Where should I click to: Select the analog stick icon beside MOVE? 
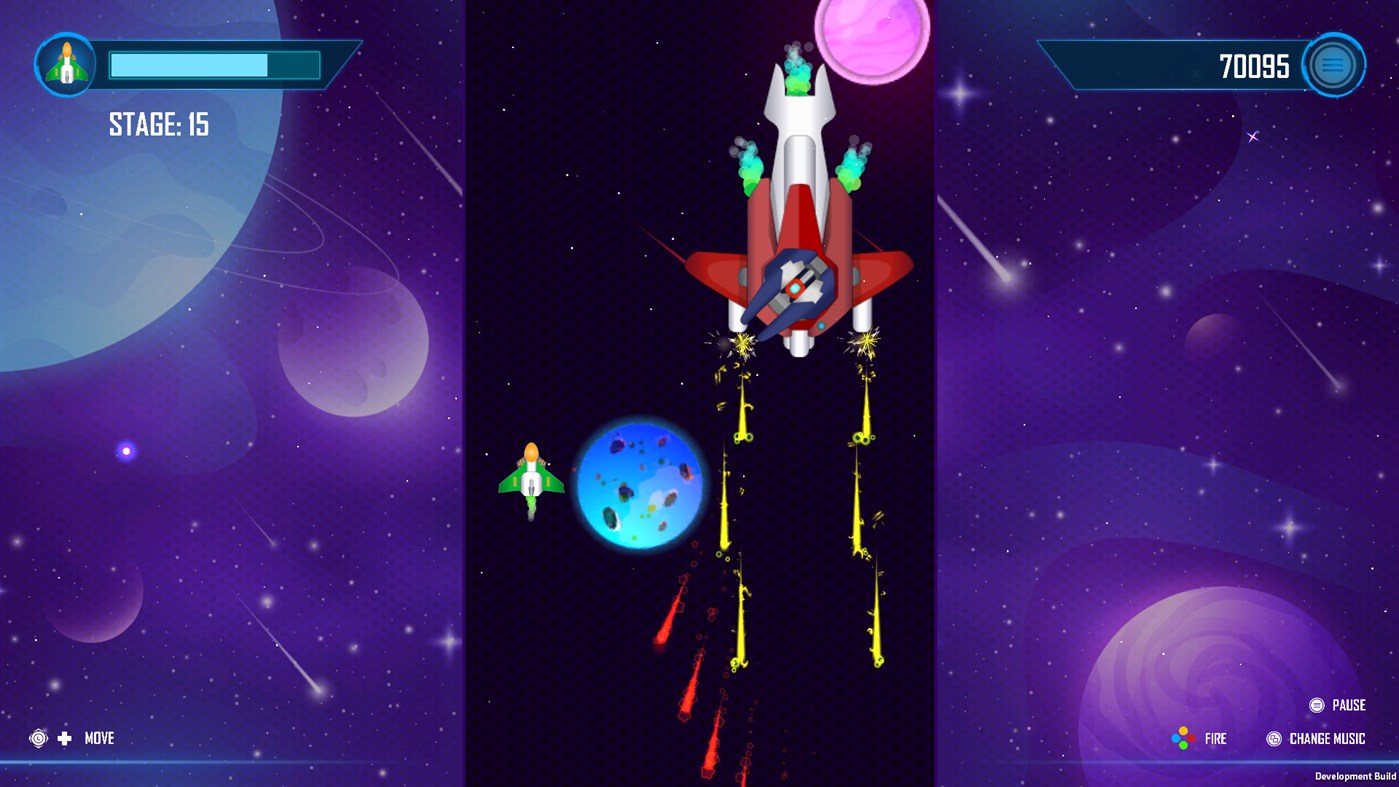point(37,738)
